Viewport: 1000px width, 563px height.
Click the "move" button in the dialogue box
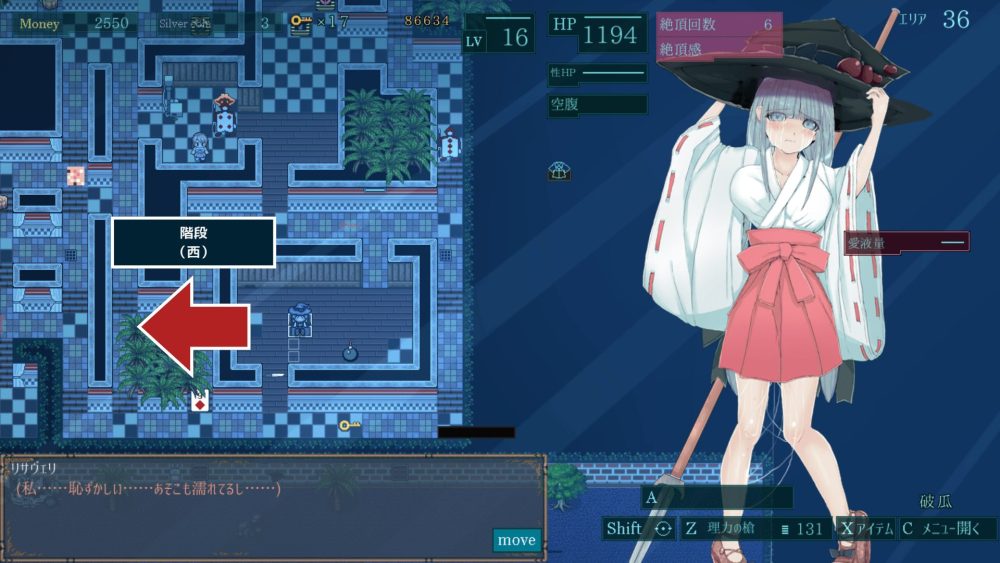(517, 540)
